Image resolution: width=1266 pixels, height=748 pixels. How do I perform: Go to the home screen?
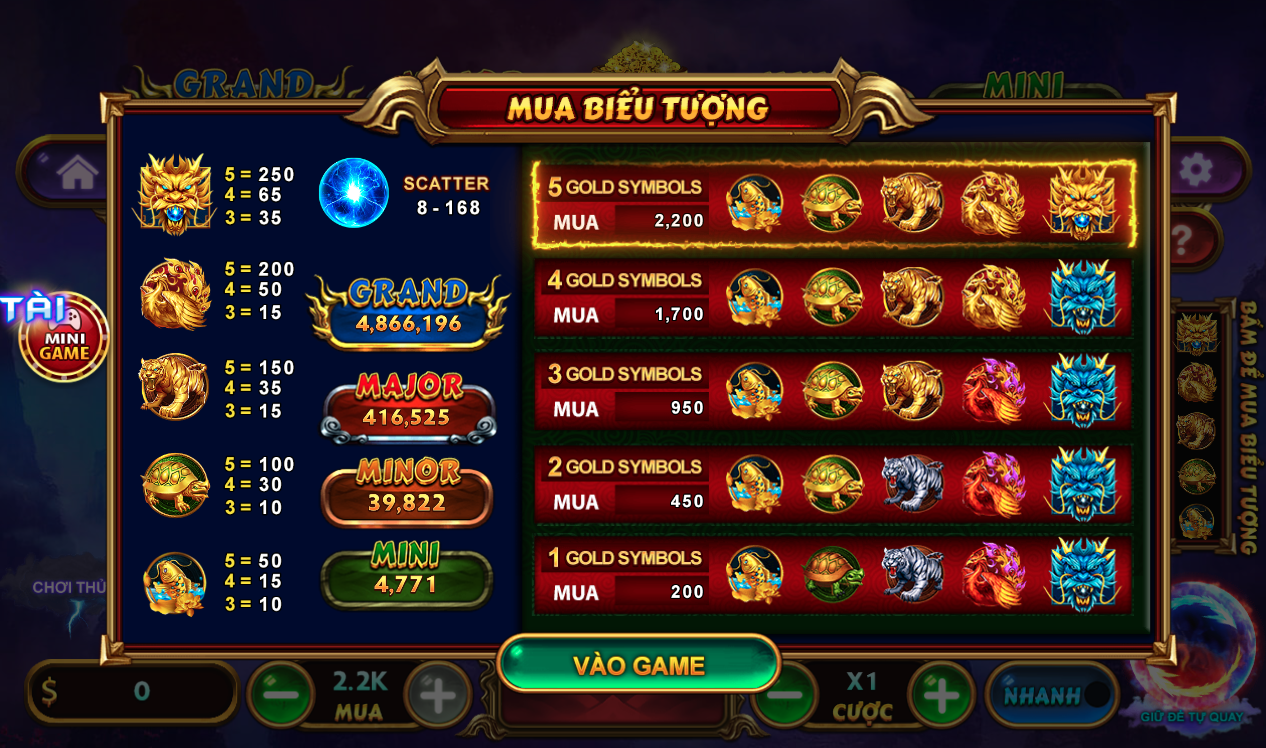pyautogui.click(x=77, y=173)
